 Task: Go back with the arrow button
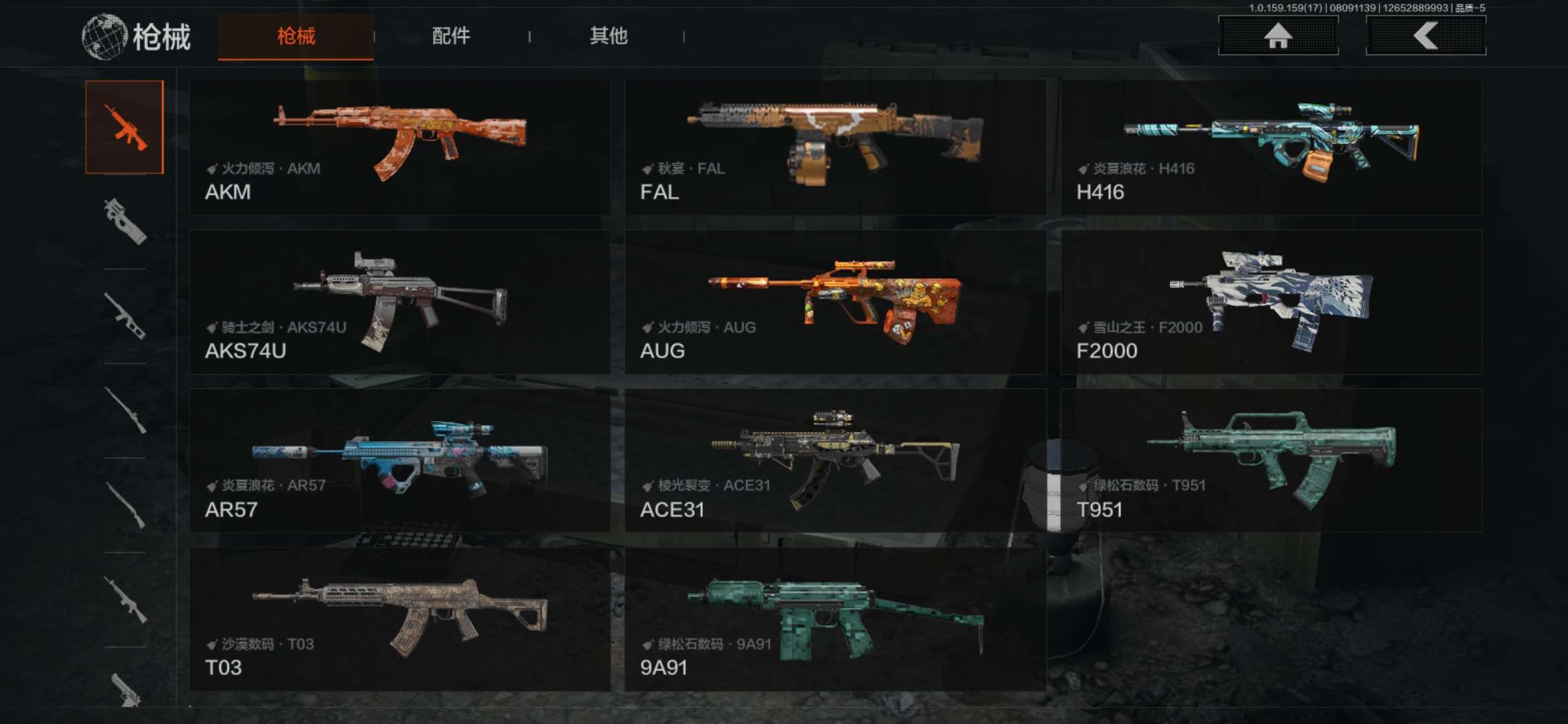[x=1425, y=36]
